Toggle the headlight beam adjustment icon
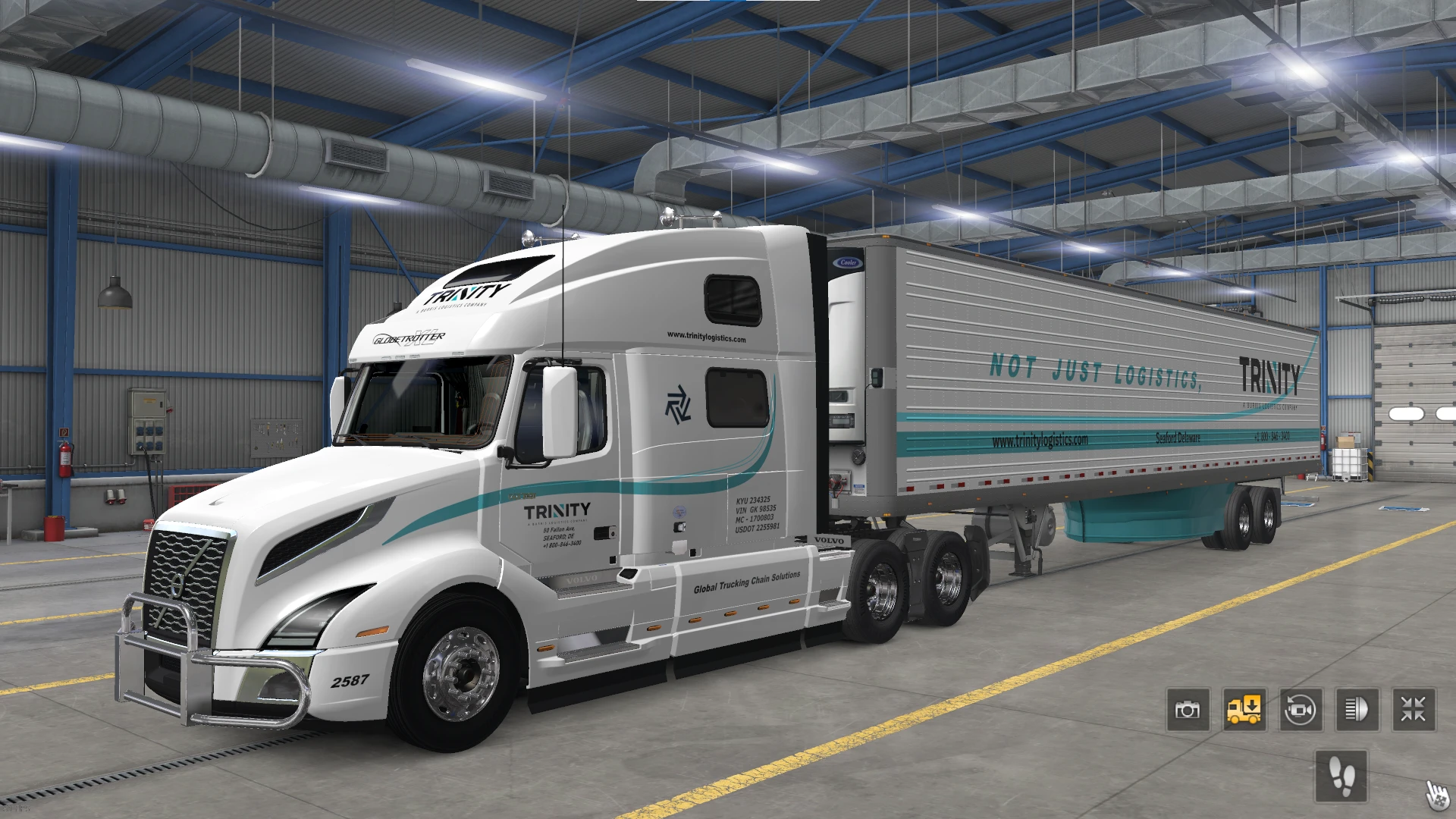Screen dimensions: 1456x819 tap(1356, 710)
